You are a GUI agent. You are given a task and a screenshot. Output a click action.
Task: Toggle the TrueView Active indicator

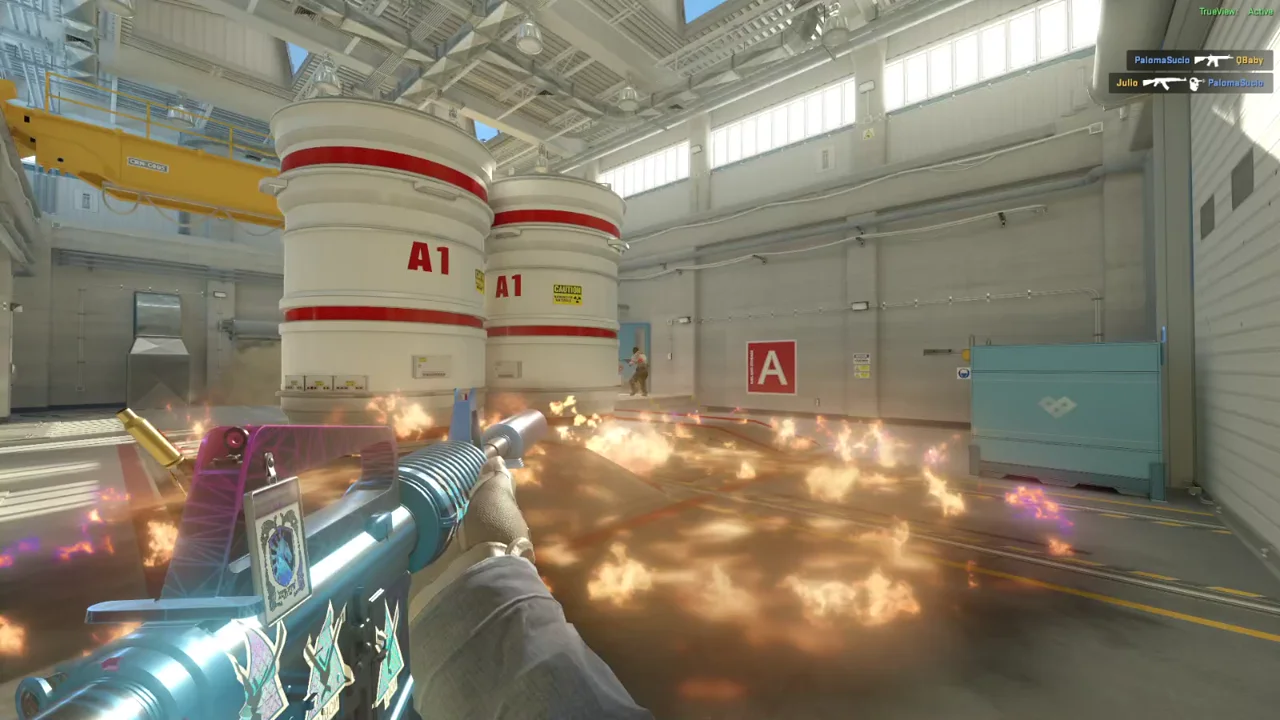(x=1236, y=12)
